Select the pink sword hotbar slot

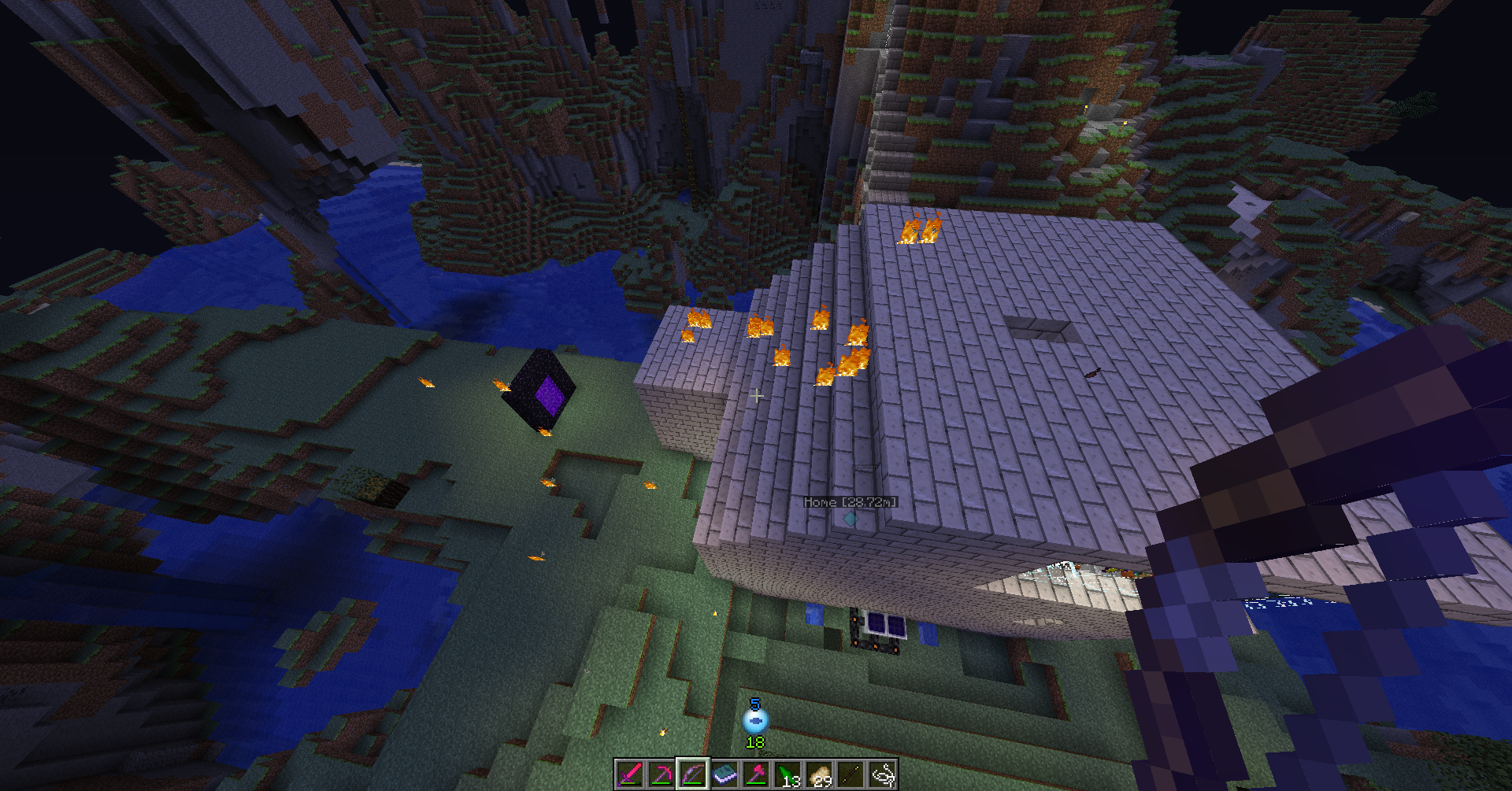pos(630,774)
